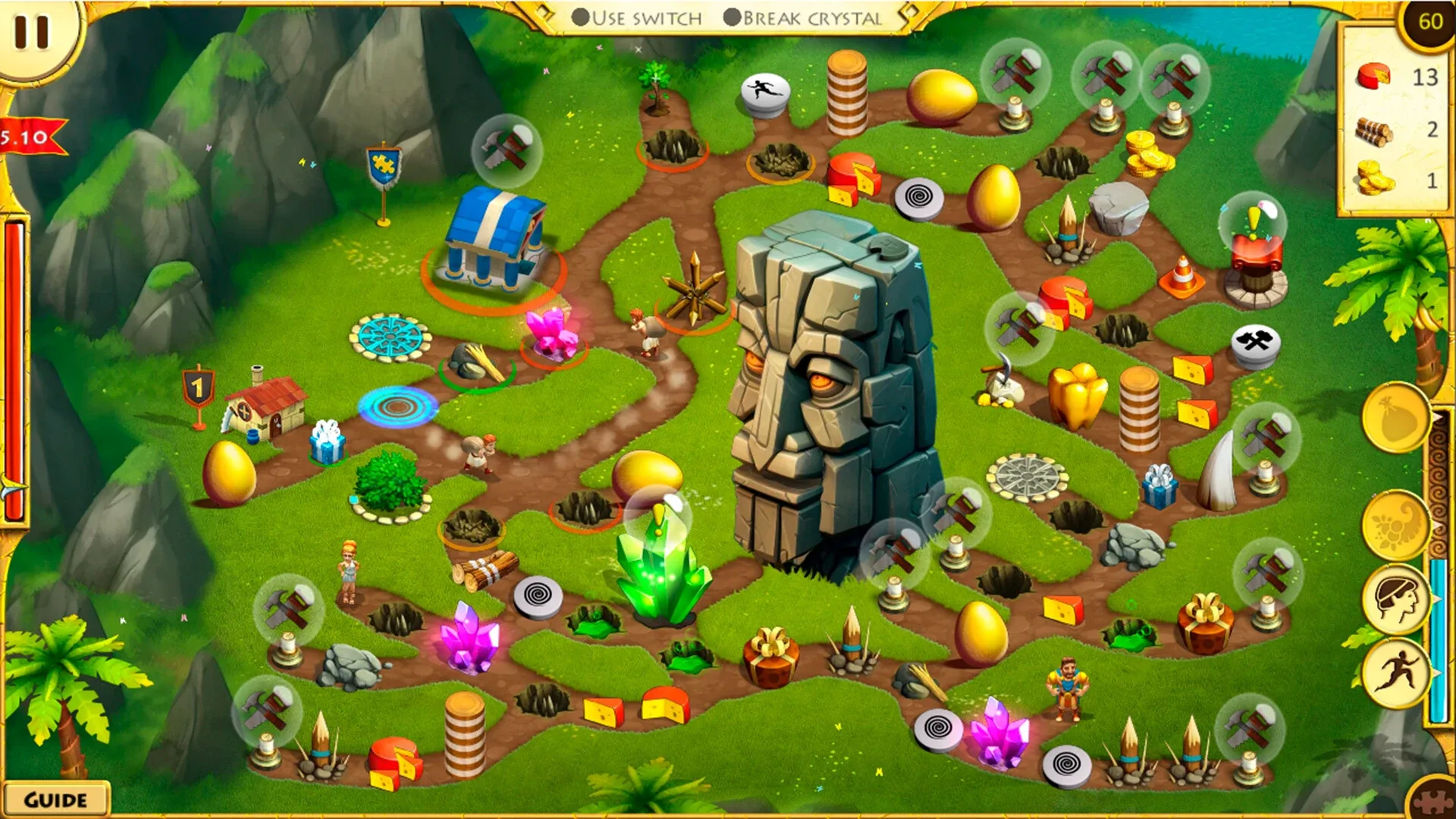1456x819 pixels.
Task: Click the runner token at the top path
Action: [x=766, y=91]
